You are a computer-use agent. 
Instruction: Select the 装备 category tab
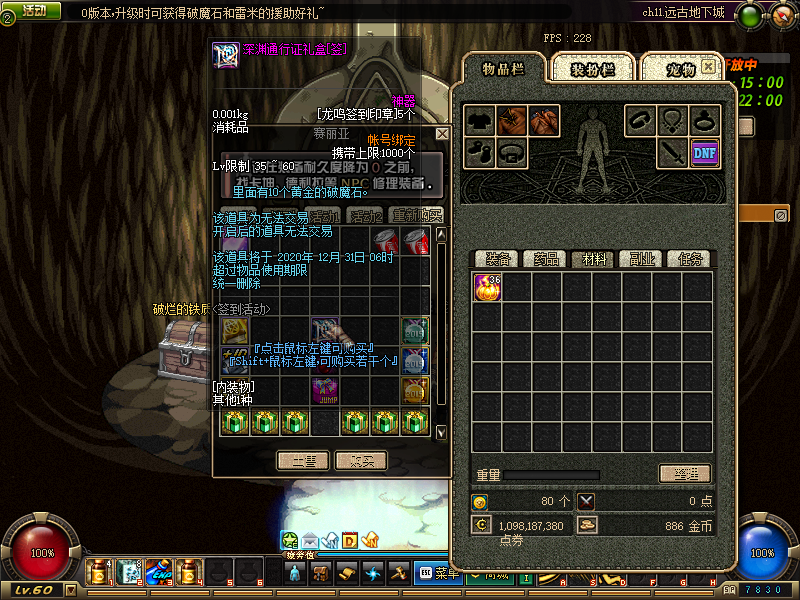pyautogui.click(x=495, y=259)
